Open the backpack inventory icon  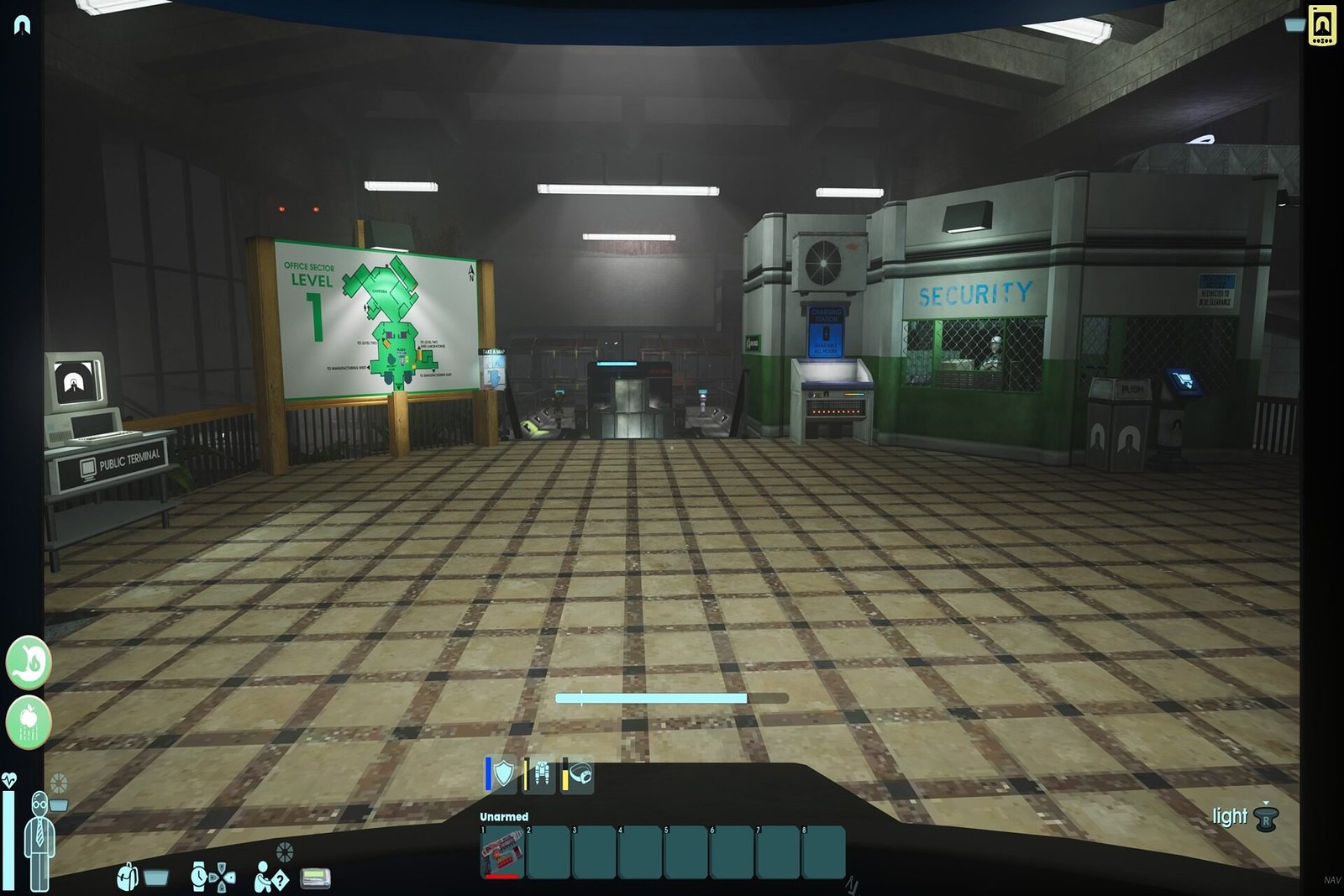126,878
